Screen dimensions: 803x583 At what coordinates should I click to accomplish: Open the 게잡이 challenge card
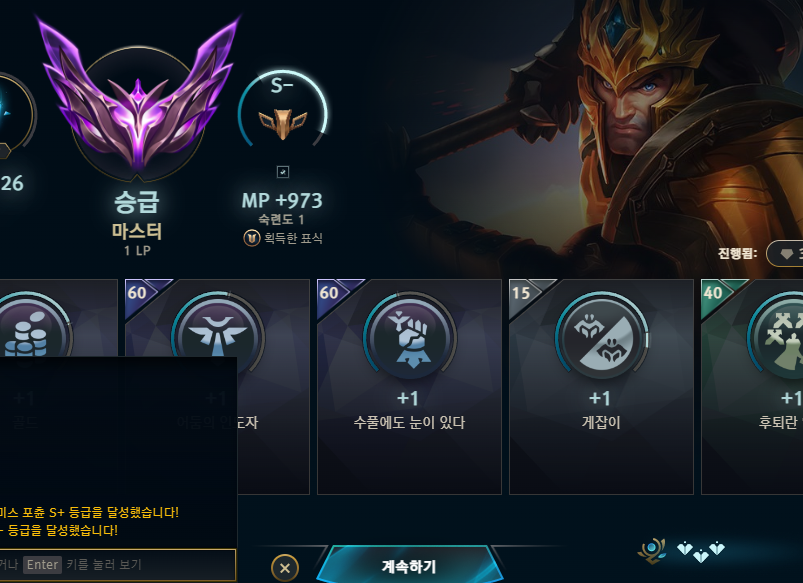pos(600,386)
